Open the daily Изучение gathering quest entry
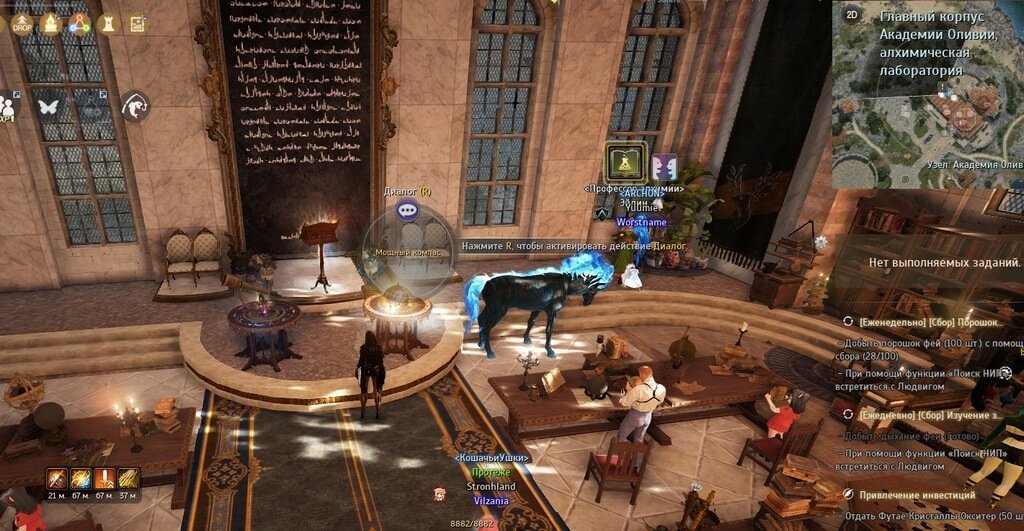This screenshot has height=531, width=1024. click(x=926, y=414)
